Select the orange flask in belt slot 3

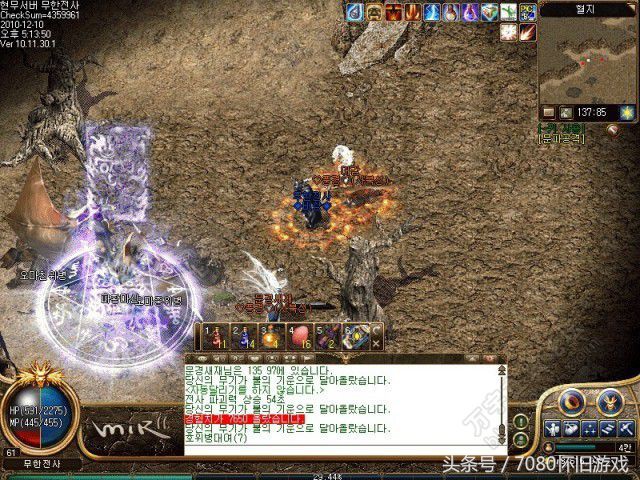[271, 336]
